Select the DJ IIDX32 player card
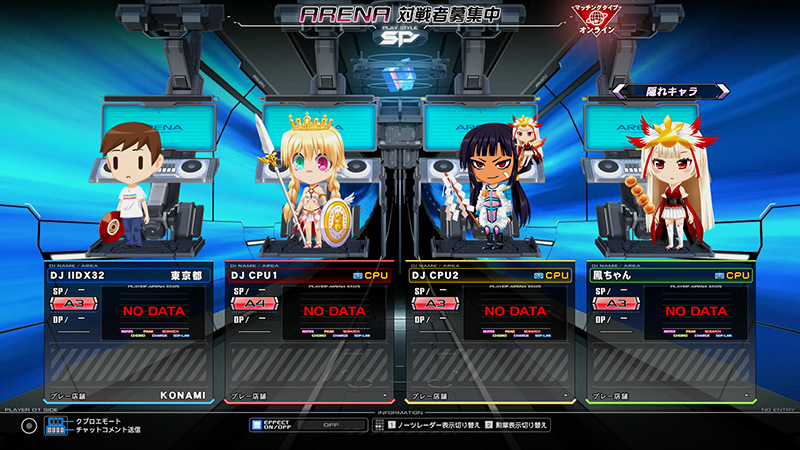The image size is (800, 450). (128, 332)
